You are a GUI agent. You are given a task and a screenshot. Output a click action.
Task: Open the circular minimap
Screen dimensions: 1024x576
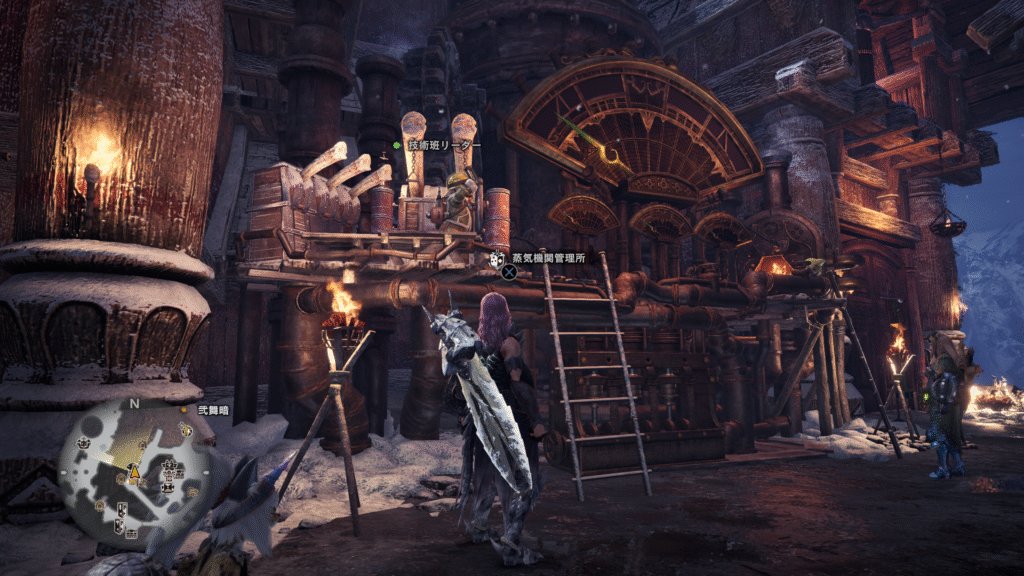pyautogui.click(x=134, y=470)
